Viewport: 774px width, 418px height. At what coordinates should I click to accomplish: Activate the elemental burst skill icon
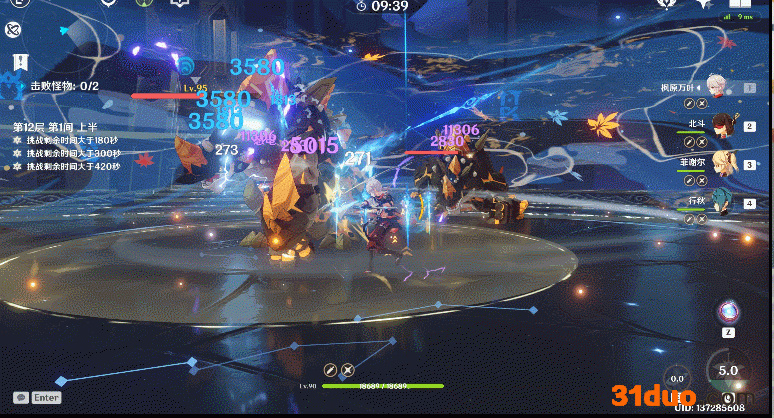pyautogui.click(x=728, y=371)
